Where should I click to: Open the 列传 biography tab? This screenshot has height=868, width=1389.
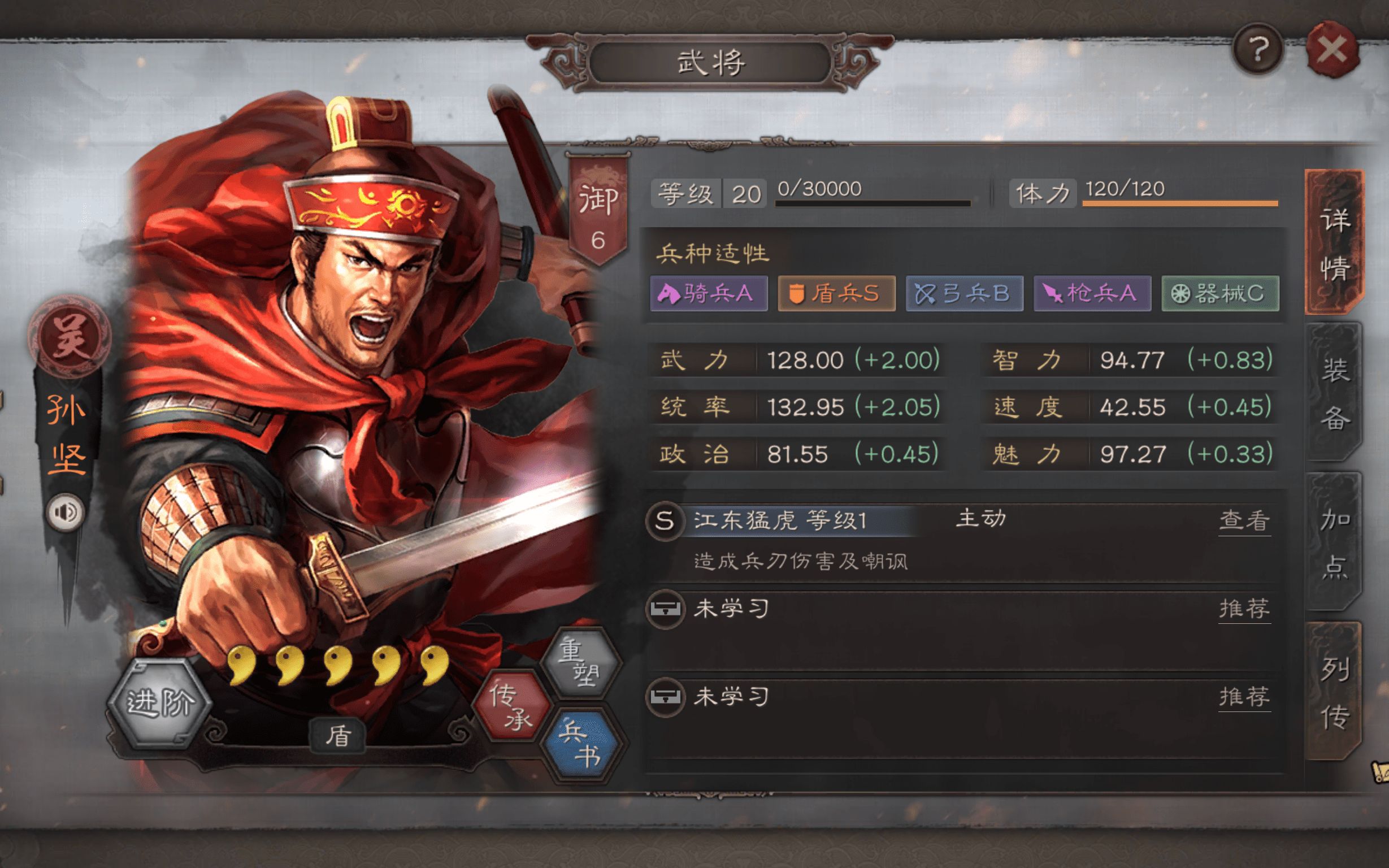tap(1334, 692)
